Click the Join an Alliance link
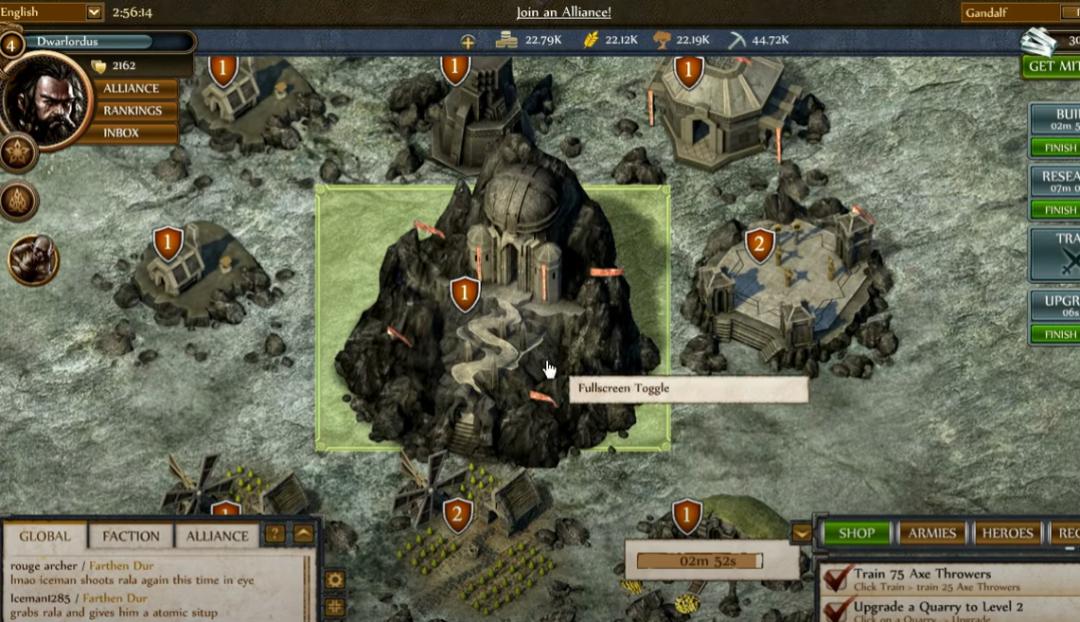1080x622 pixels. coord(563,13)
